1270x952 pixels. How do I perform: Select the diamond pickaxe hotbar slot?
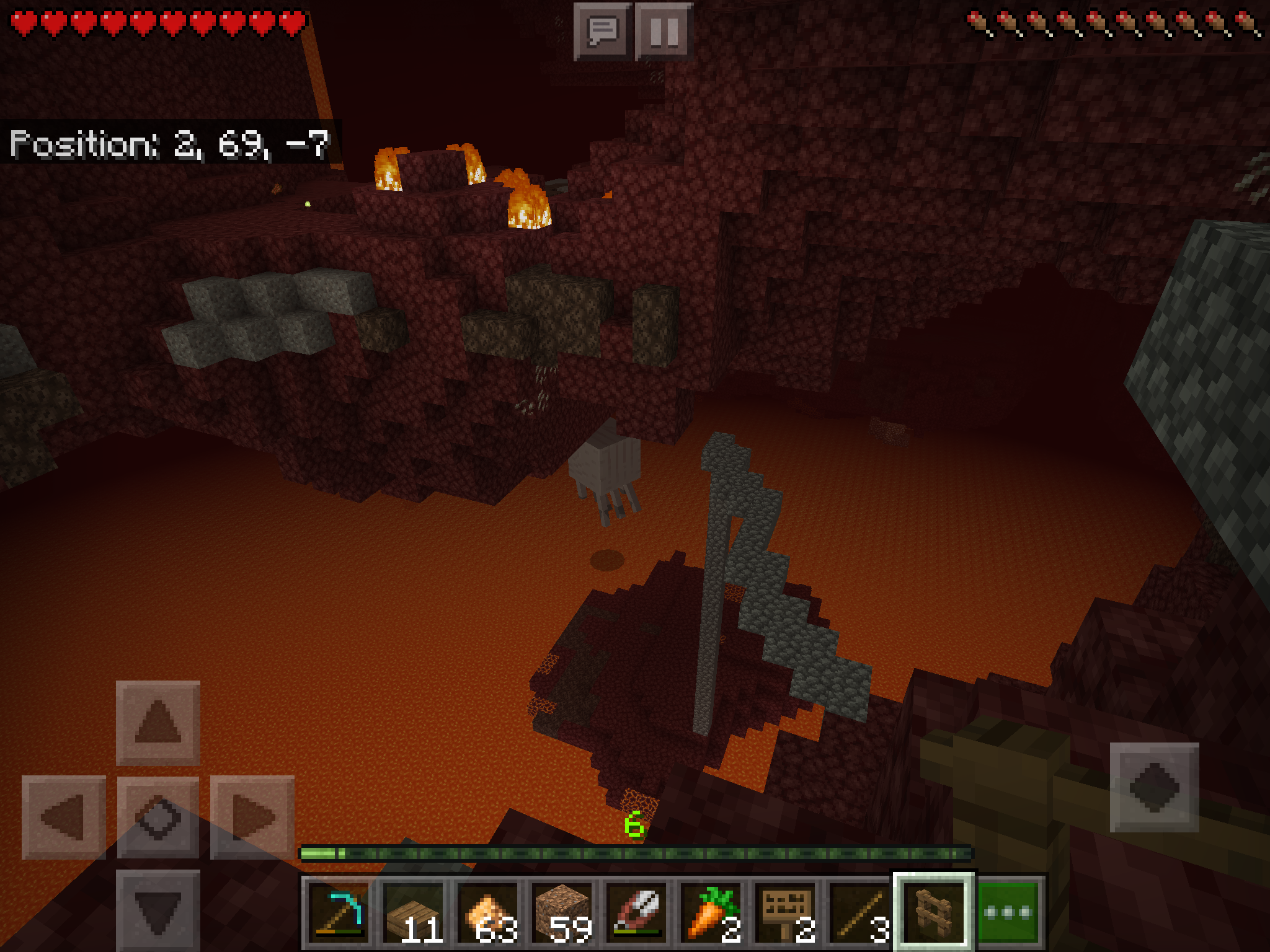338,912
